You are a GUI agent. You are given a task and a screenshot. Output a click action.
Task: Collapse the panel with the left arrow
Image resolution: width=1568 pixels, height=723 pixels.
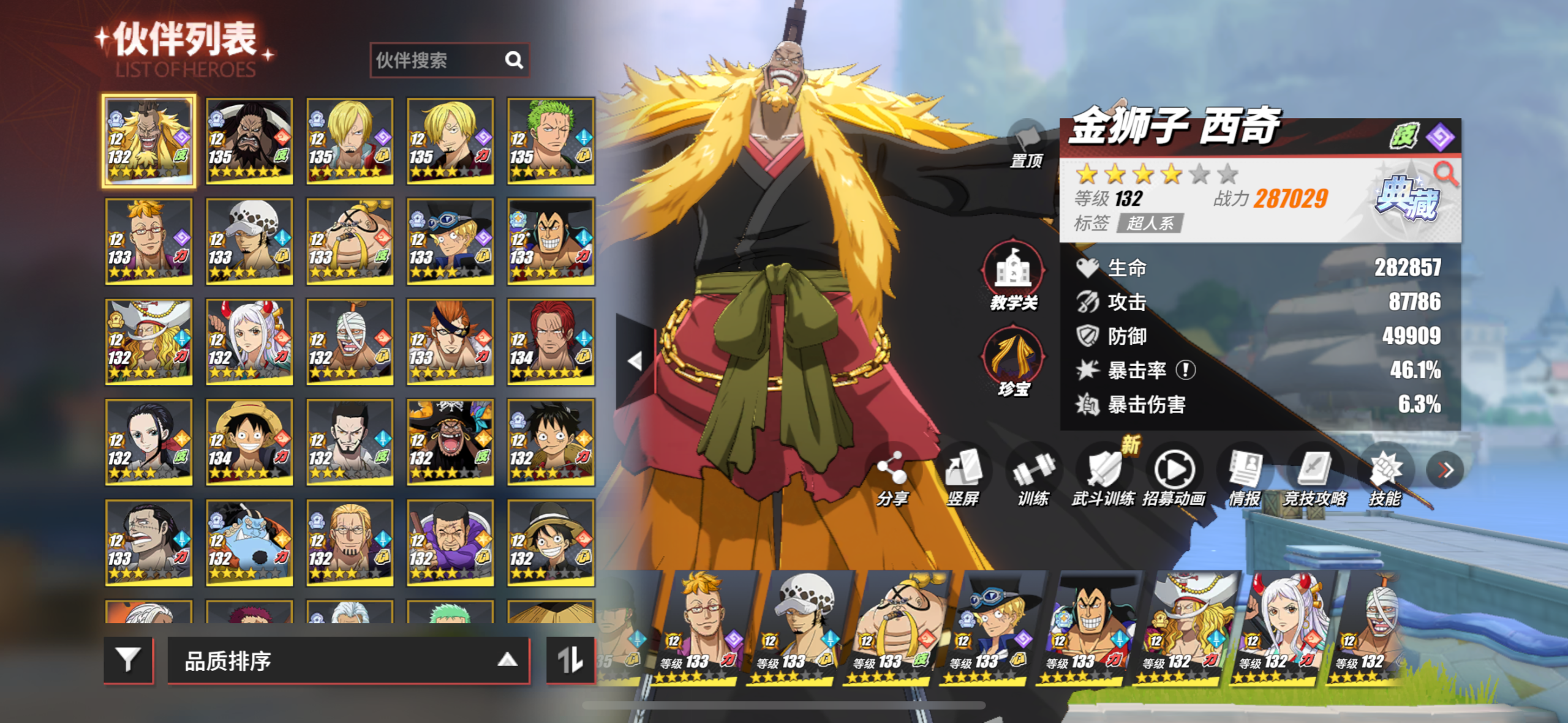click(635, 361)
